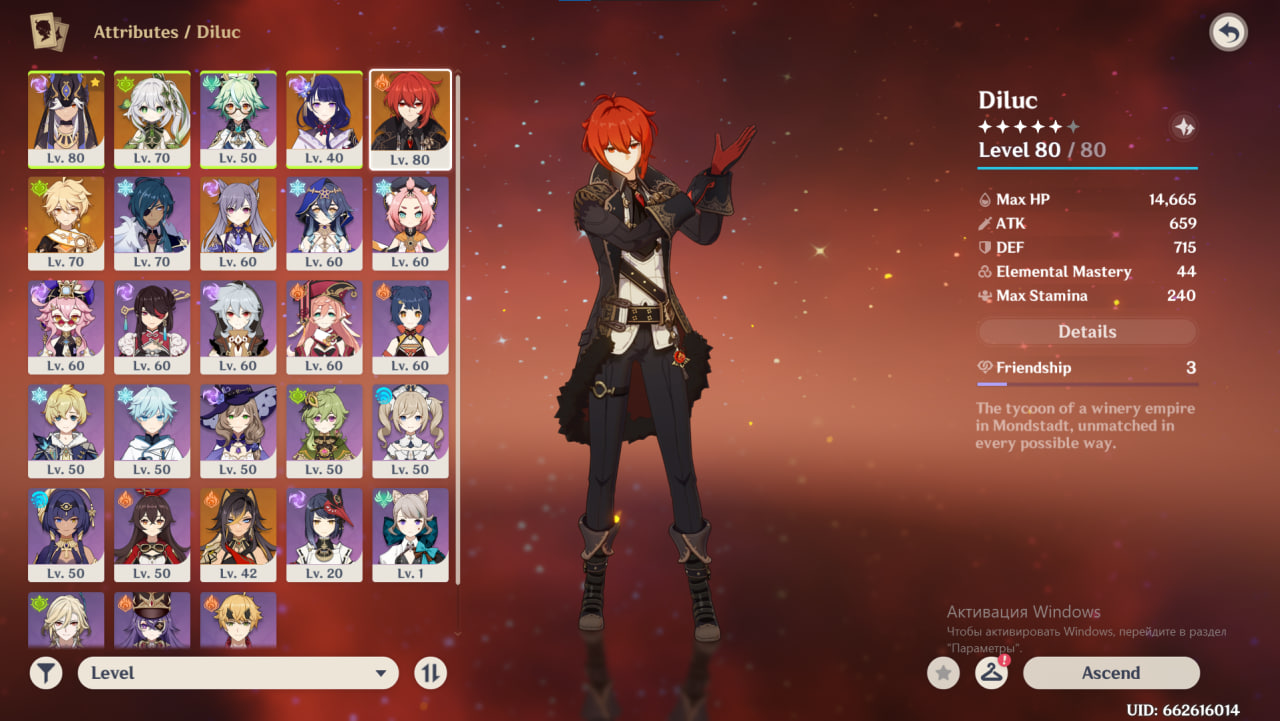Open the constellation sparkle icon by Diluc's name
Image resolution: width=1280 pixels, height=721 pixels.
(x=1183, y=127)
